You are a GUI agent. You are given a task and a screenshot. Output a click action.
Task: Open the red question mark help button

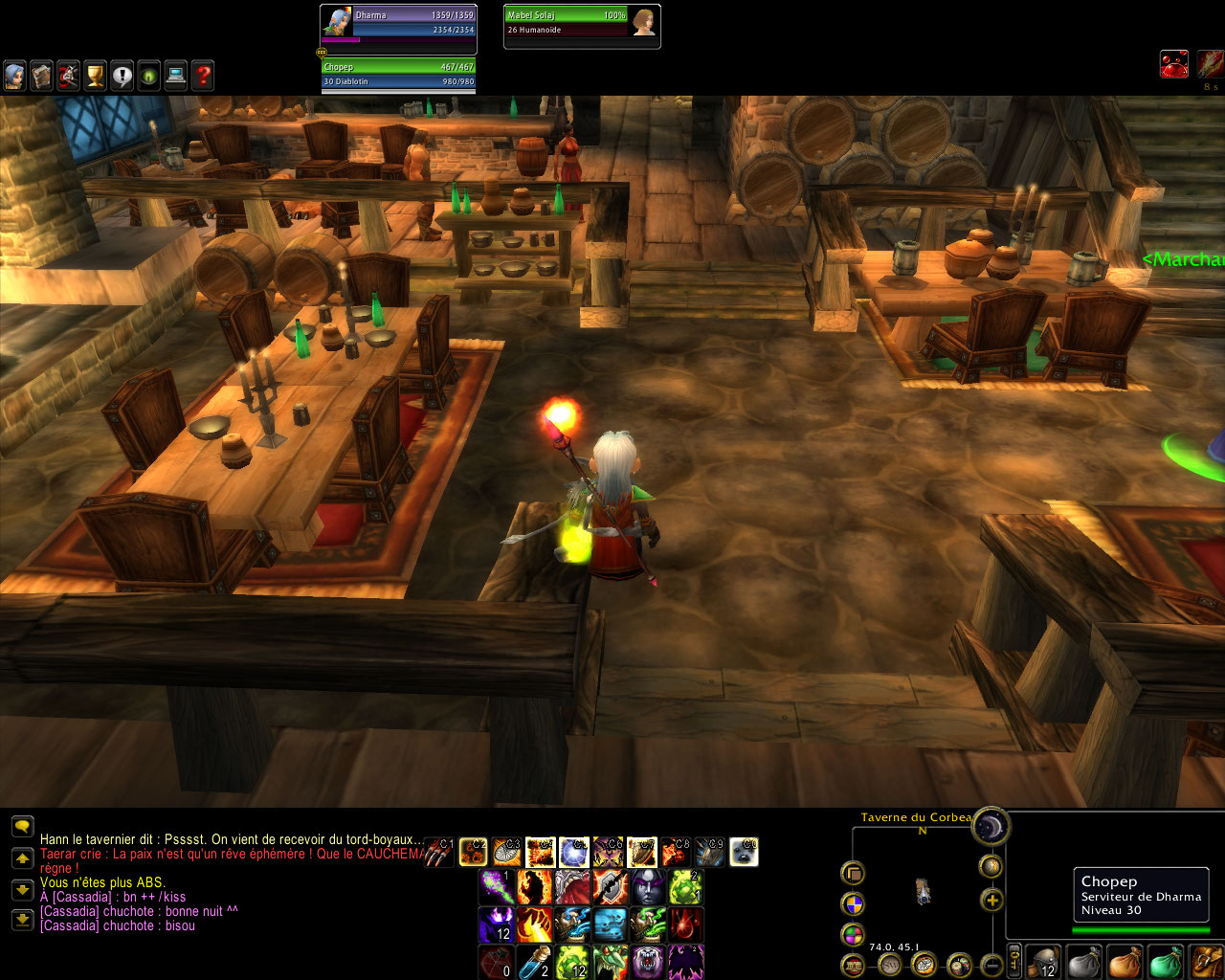click(x=203, y=76)
